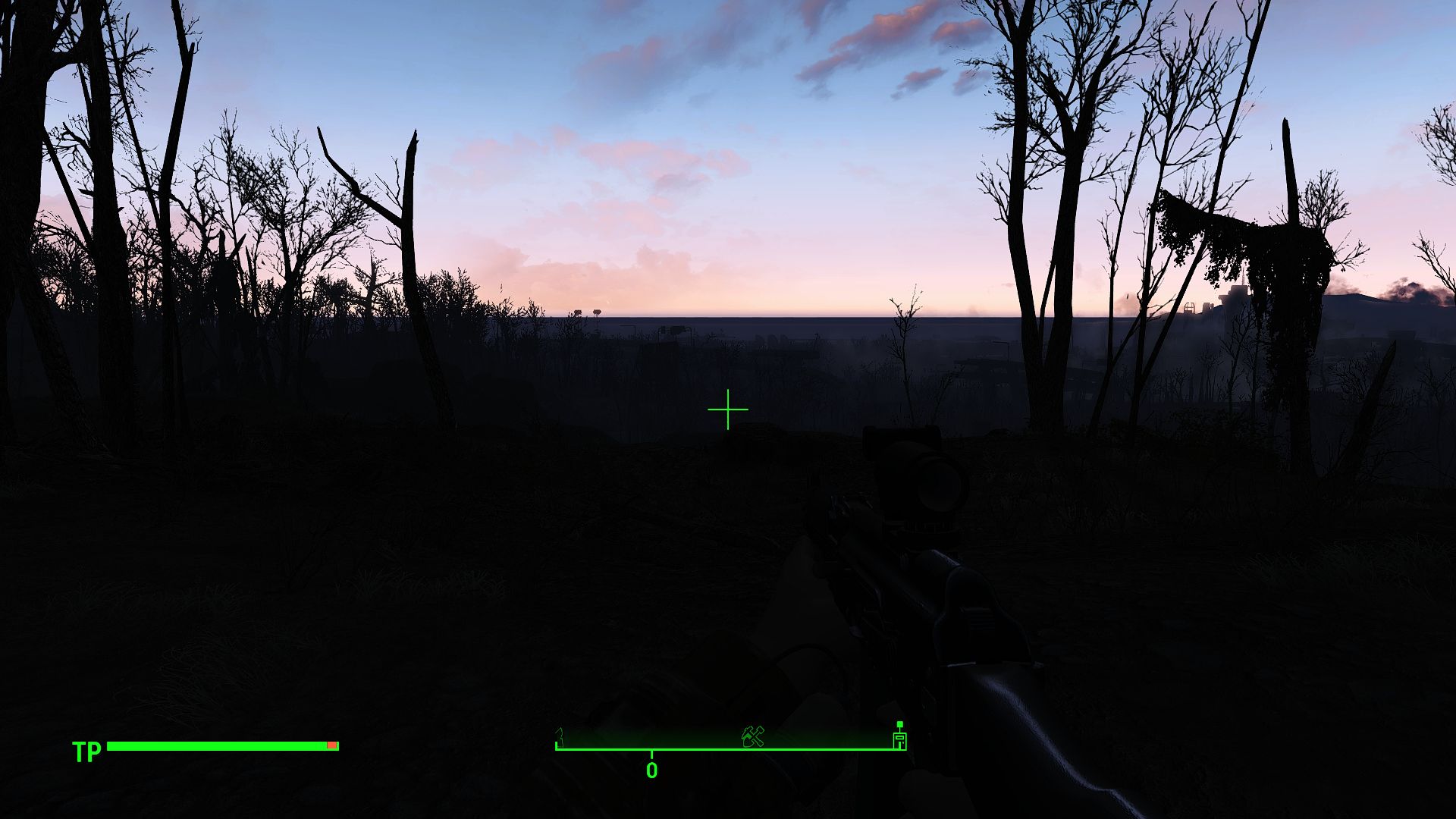Screen dimensions: 1456x819
Task: Click the flag marker above the machine icon
Action: [900, 725]
